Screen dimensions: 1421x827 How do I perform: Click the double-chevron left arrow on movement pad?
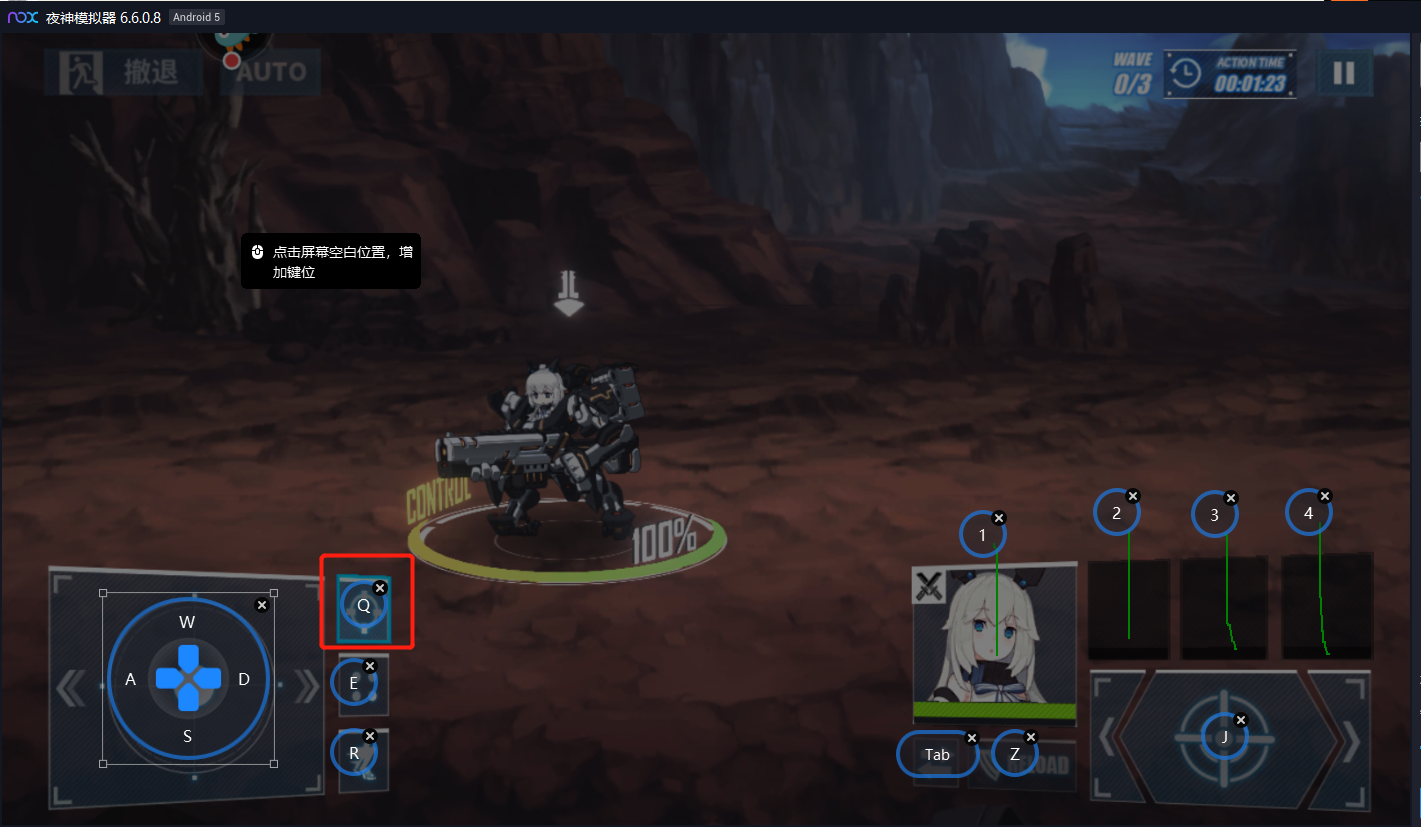tap(70, 688)
